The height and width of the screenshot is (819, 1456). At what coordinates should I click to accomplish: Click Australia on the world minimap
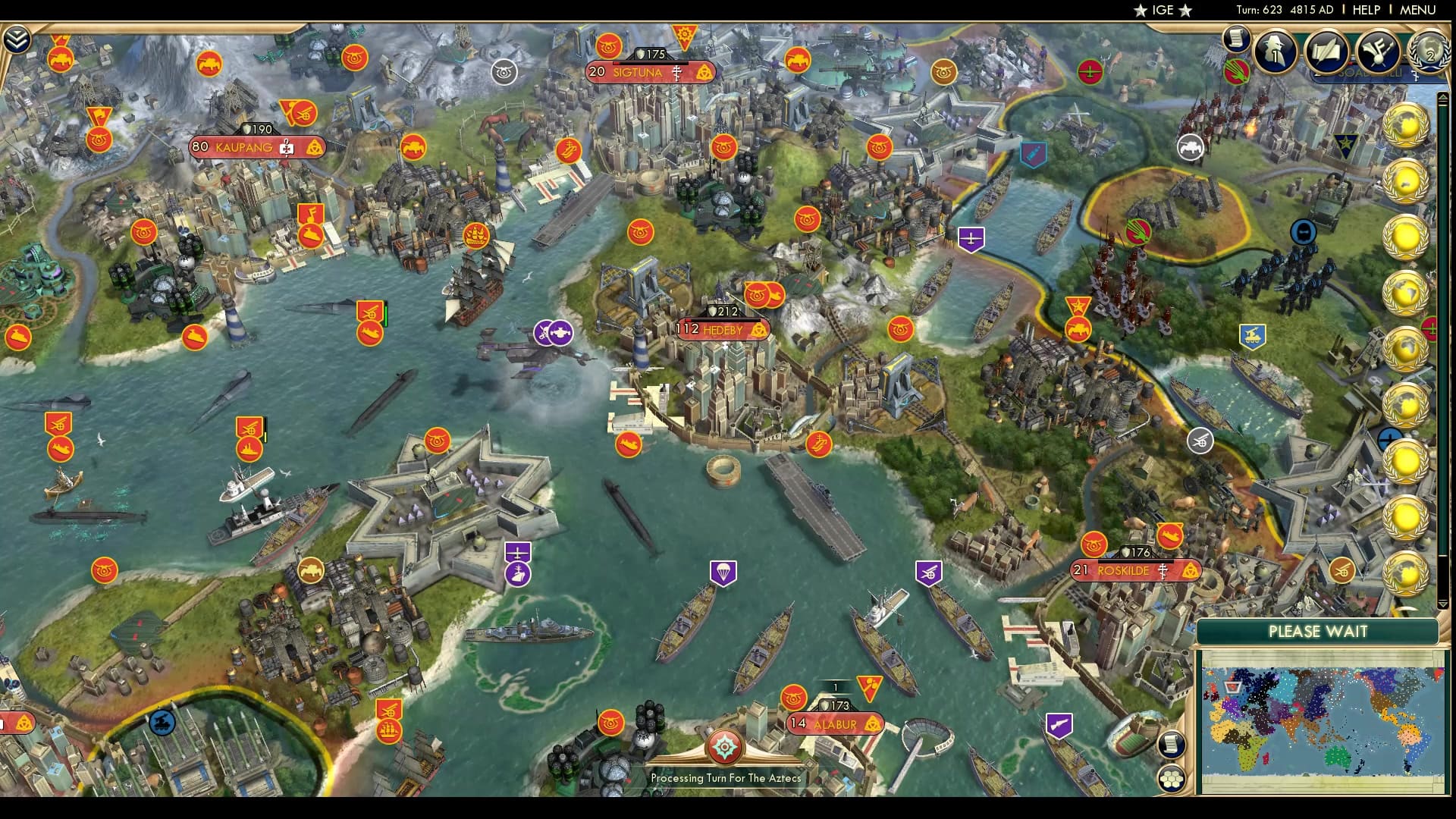1338,757
